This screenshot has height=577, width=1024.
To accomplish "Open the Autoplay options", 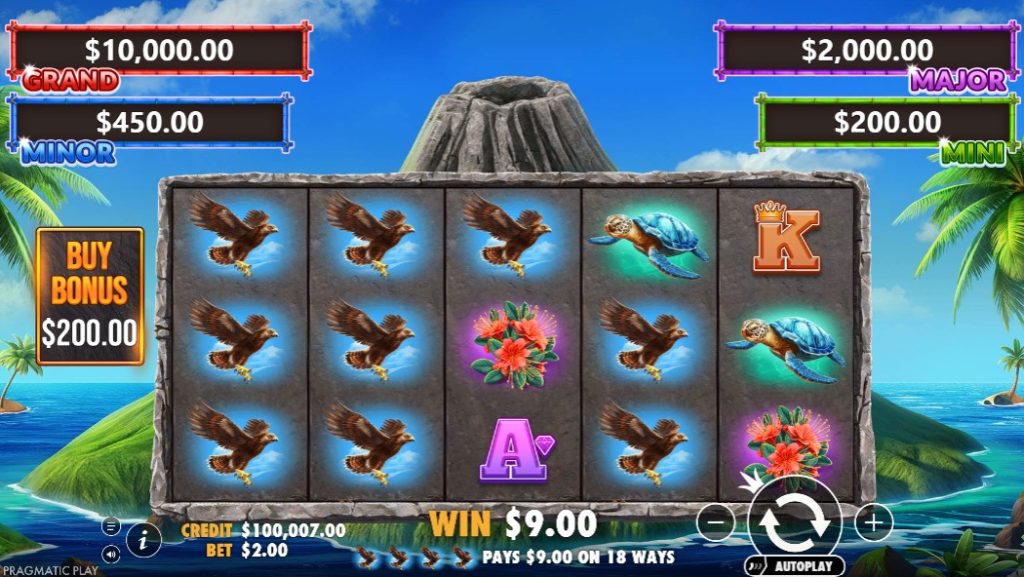I will [794, 565].
